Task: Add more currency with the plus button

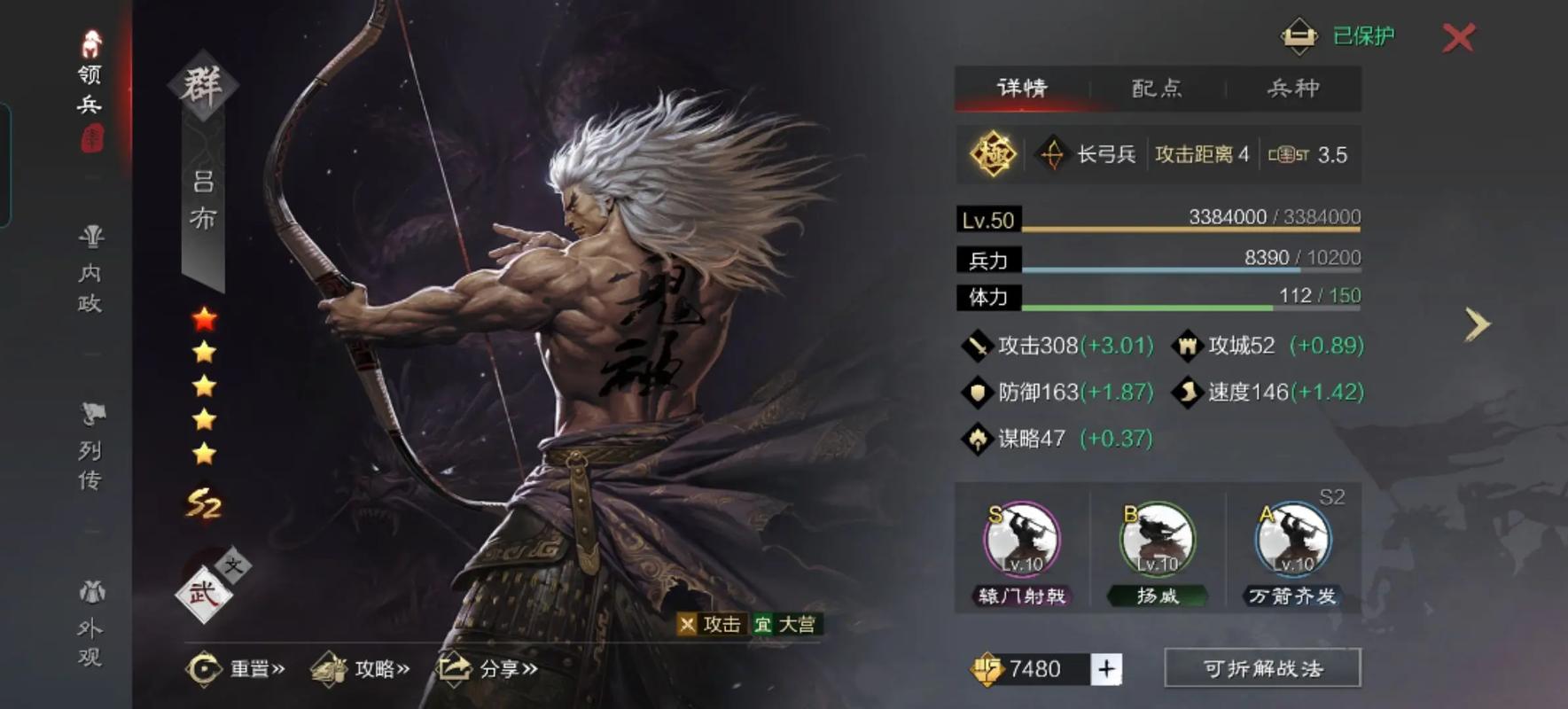Action: [x=1106, y=668]
